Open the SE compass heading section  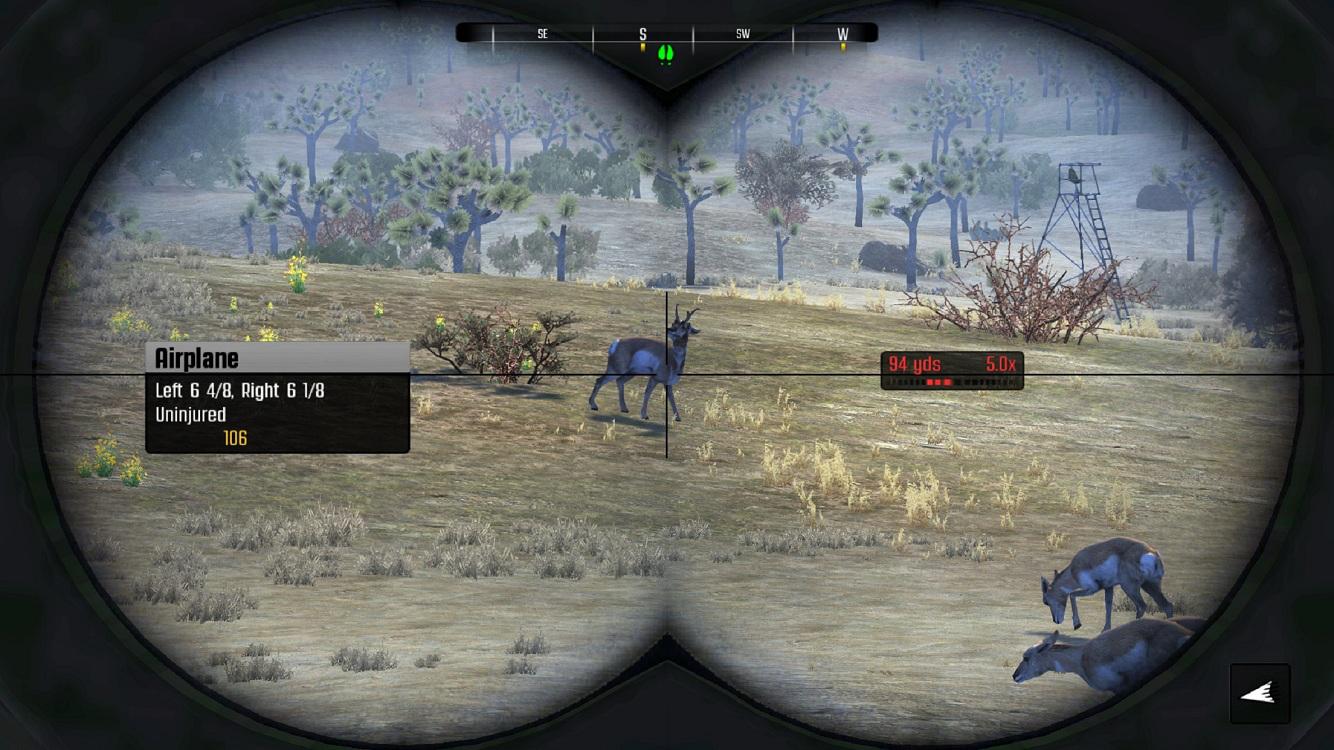click(542, 32)
